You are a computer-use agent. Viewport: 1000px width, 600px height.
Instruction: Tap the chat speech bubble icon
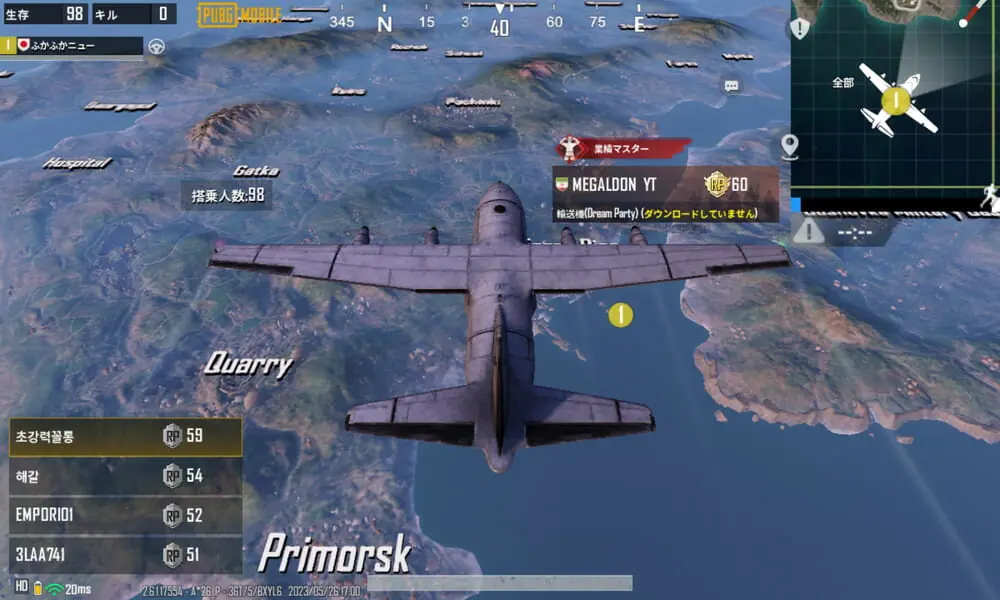click(x=732, y=86)
